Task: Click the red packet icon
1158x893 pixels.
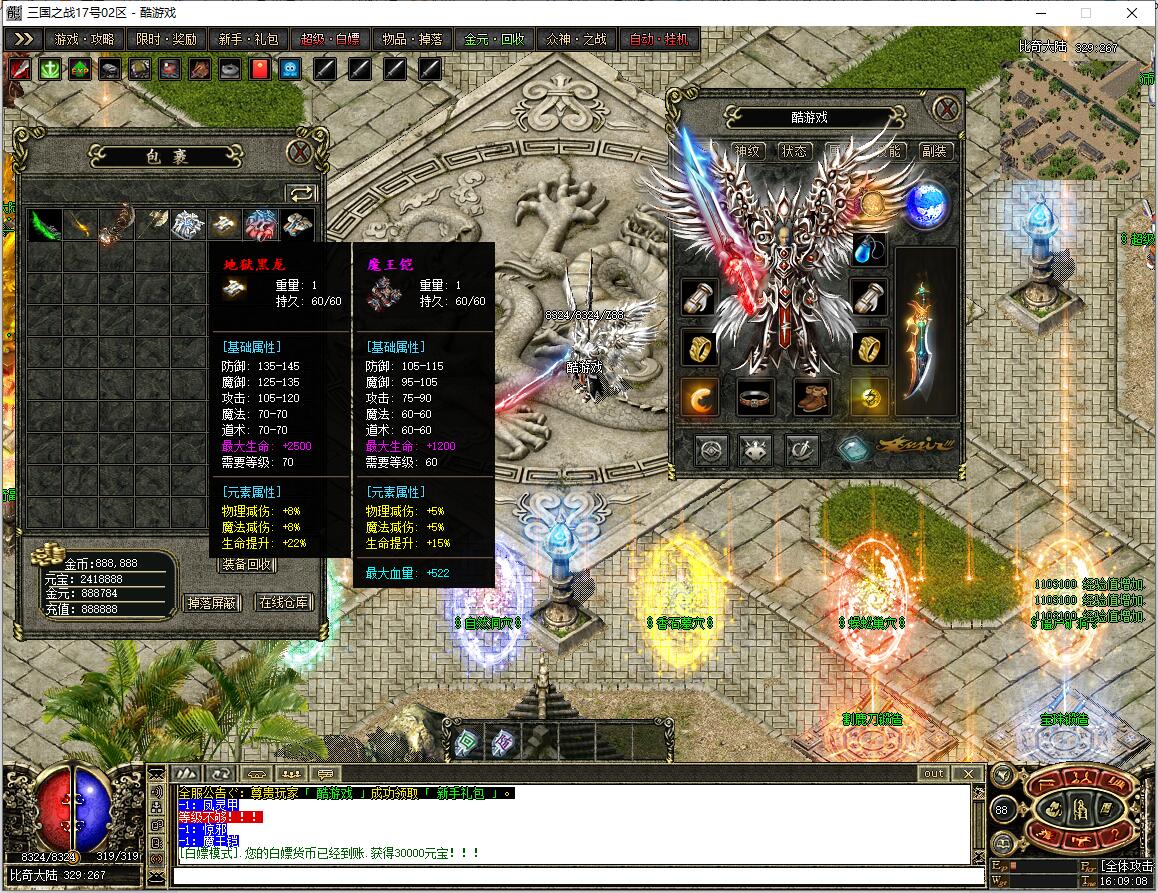Action: (x=259, y=69)
